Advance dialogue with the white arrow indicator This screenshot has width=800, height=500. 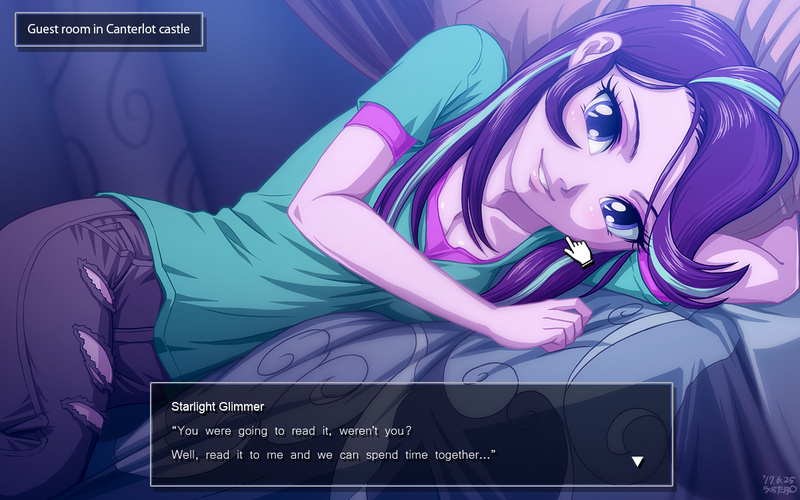click(637, 462)
